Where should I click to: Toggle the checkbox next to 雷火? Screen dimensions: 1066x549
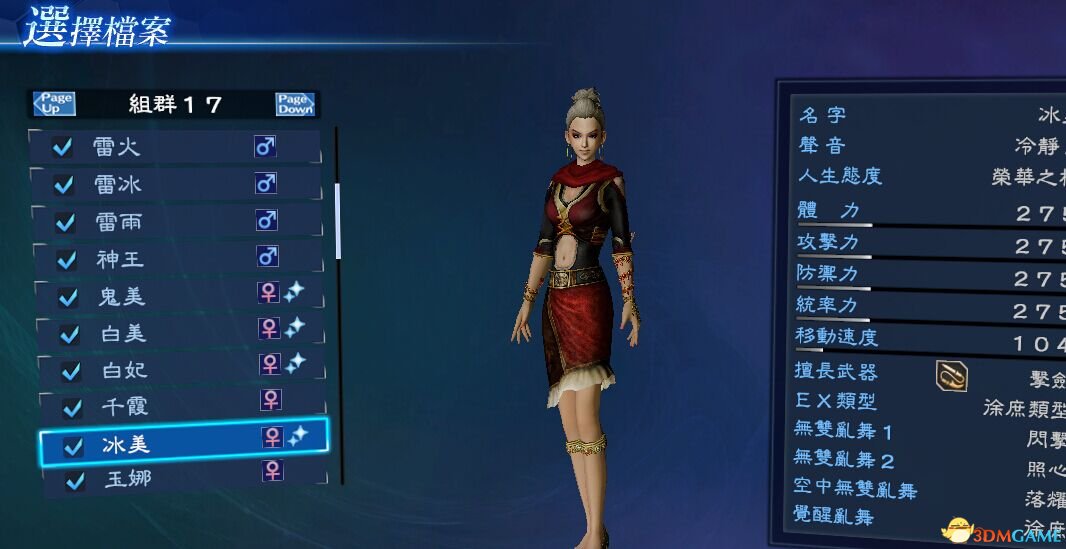(x=62, y=148)
